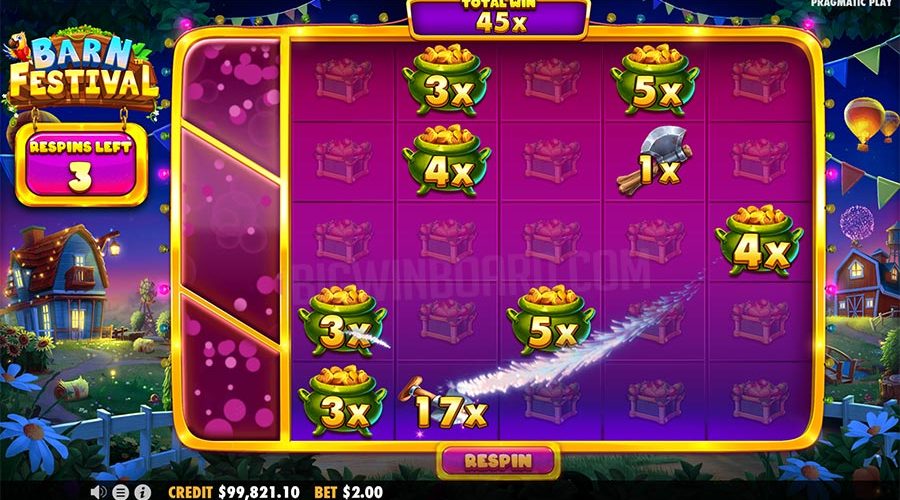Image resolution: width=900 pixels, height=500 pixels.
Task: Open the hamburger menu icon
Action: click(120, 492)
